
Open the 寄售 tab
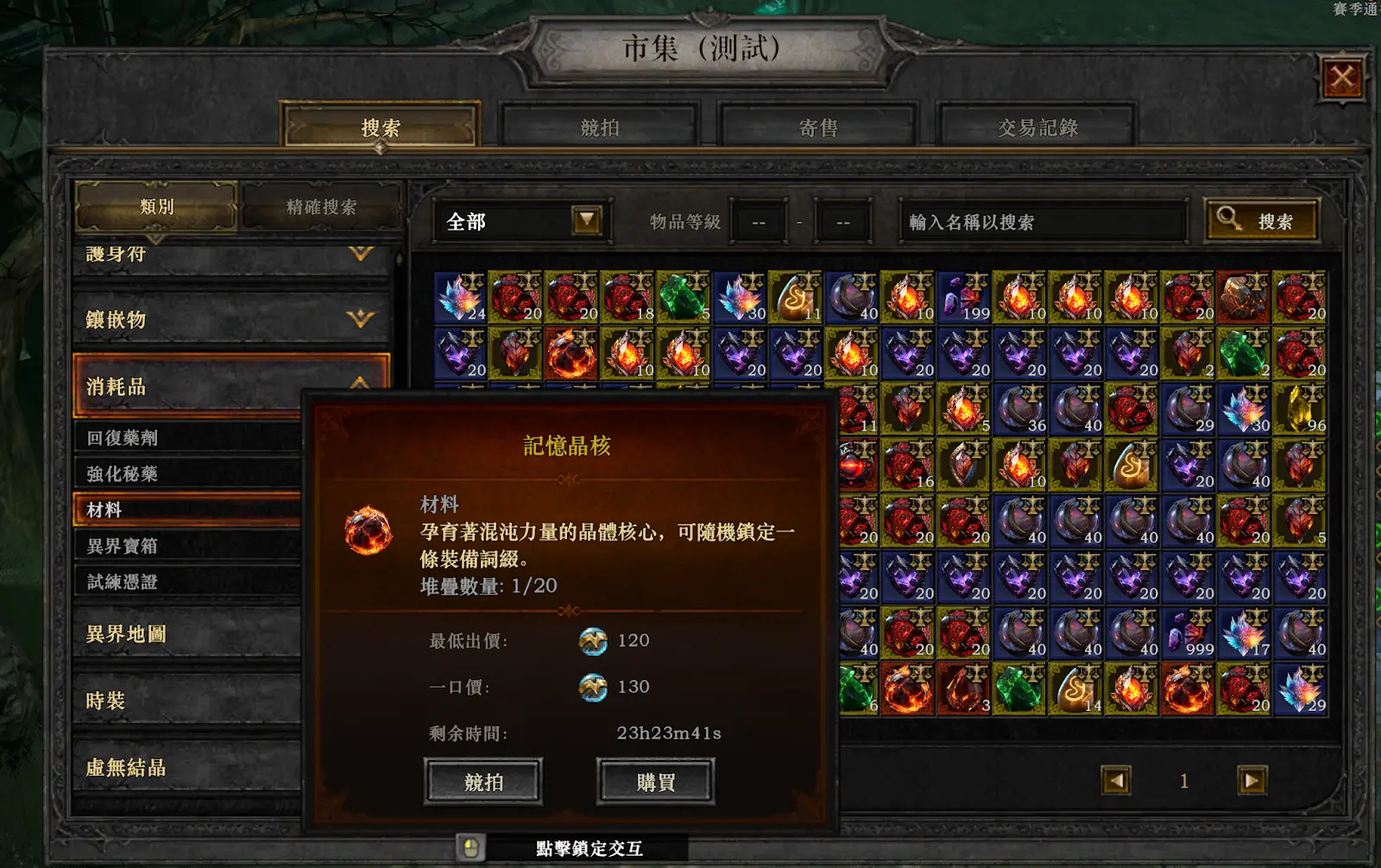click(818, 128)
